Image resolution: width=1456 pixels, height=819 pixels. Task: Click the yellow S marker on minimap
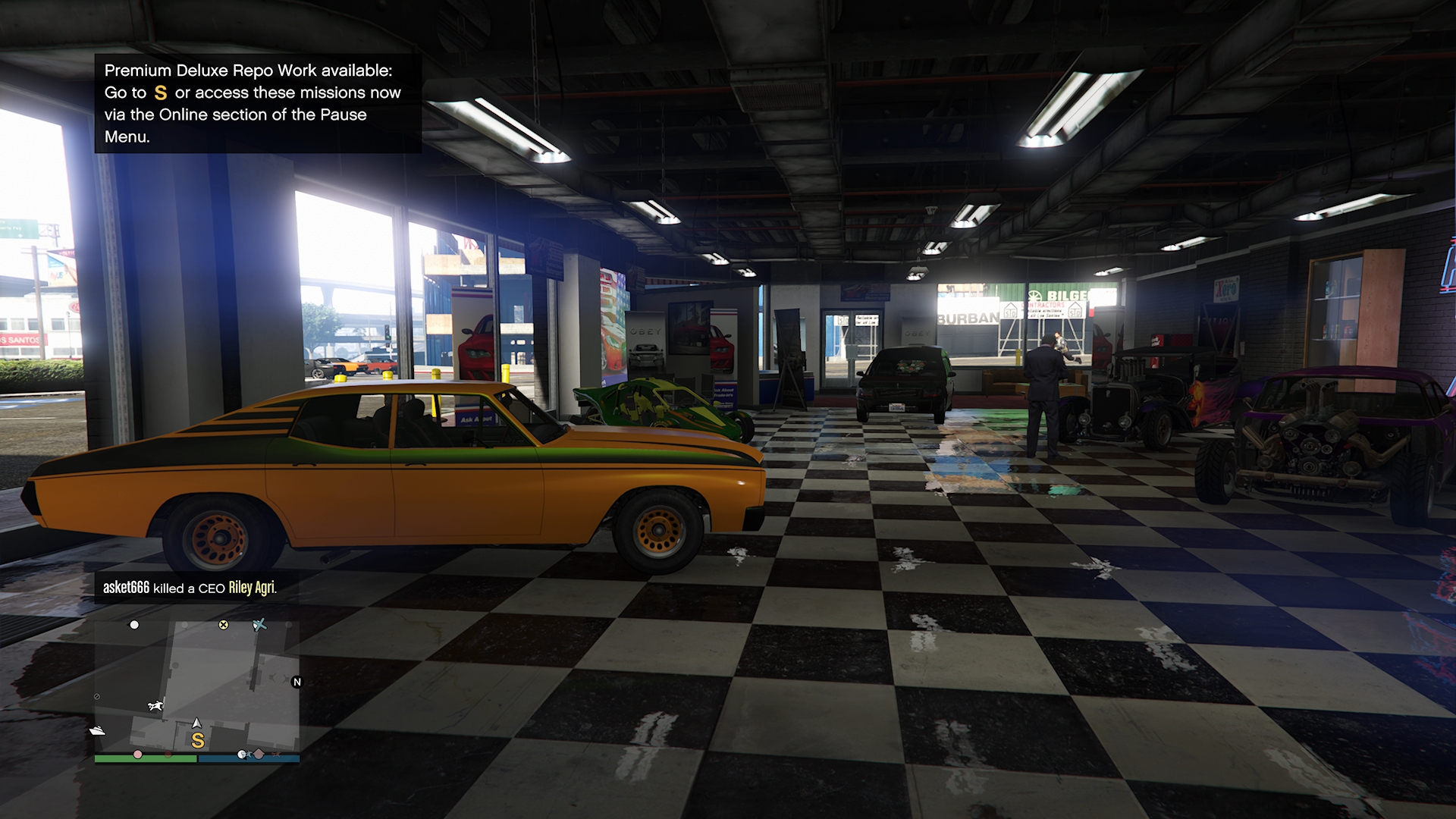[198, 740]
